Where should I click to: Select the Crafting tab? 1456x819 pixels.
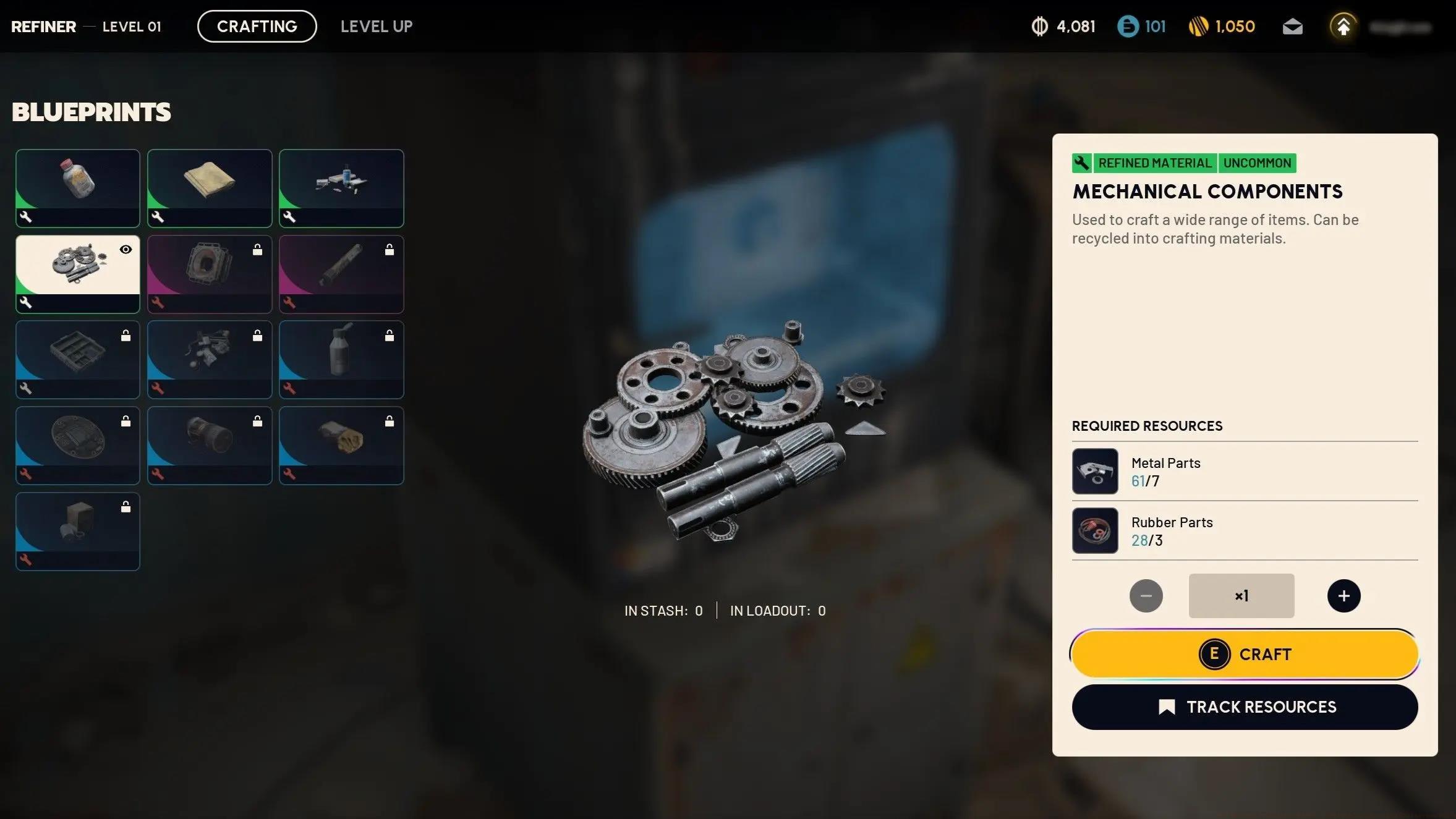[257, 27]
